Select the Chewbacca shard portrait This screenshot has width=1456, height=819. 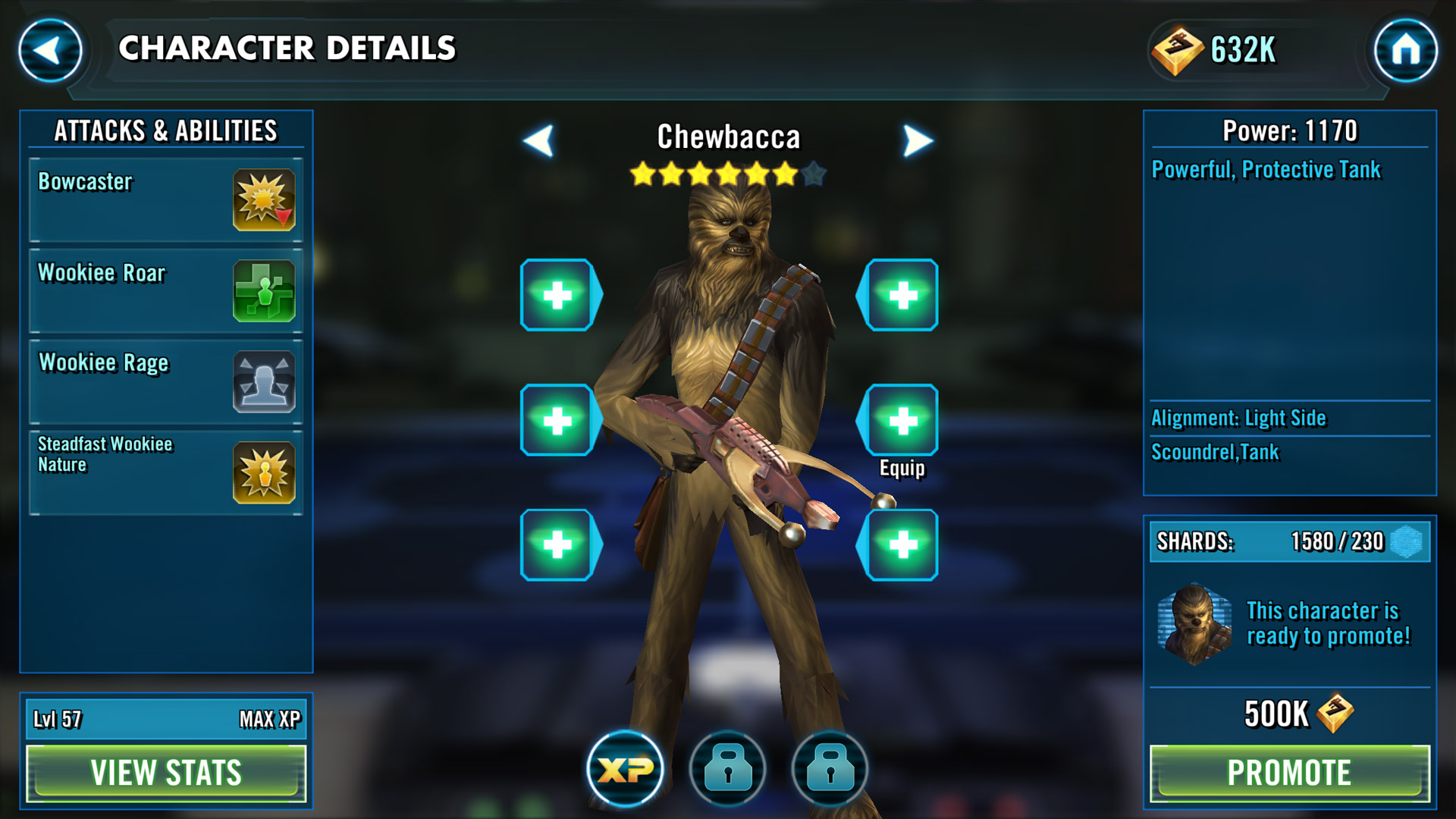[x=1195, y=623]
